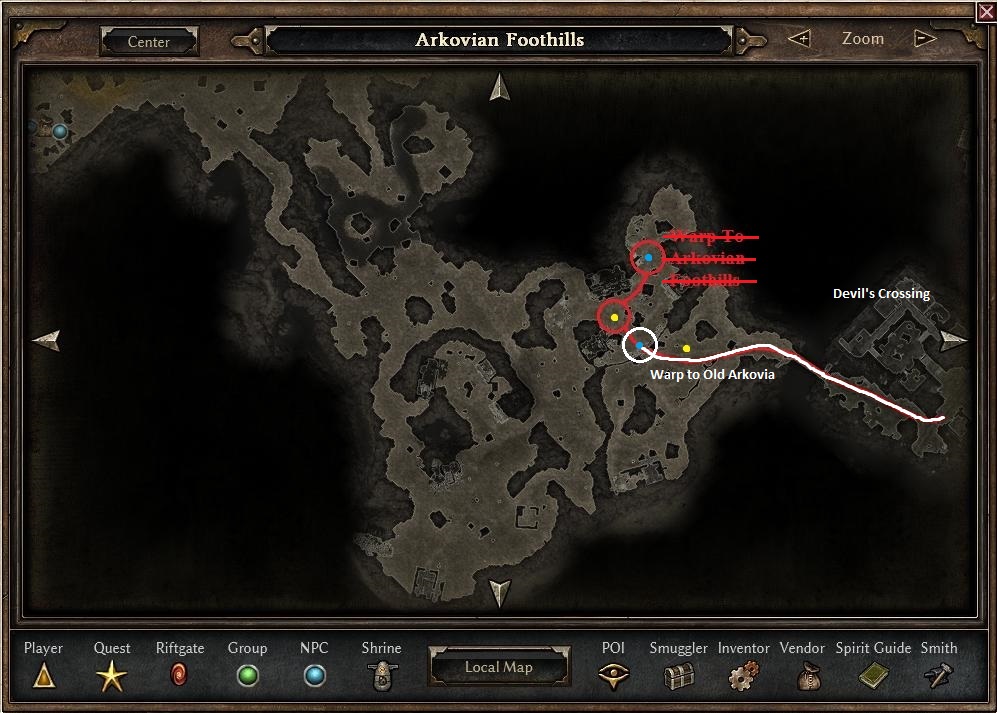Close the map window
This screenshot has height=713, width=997.
987,11
